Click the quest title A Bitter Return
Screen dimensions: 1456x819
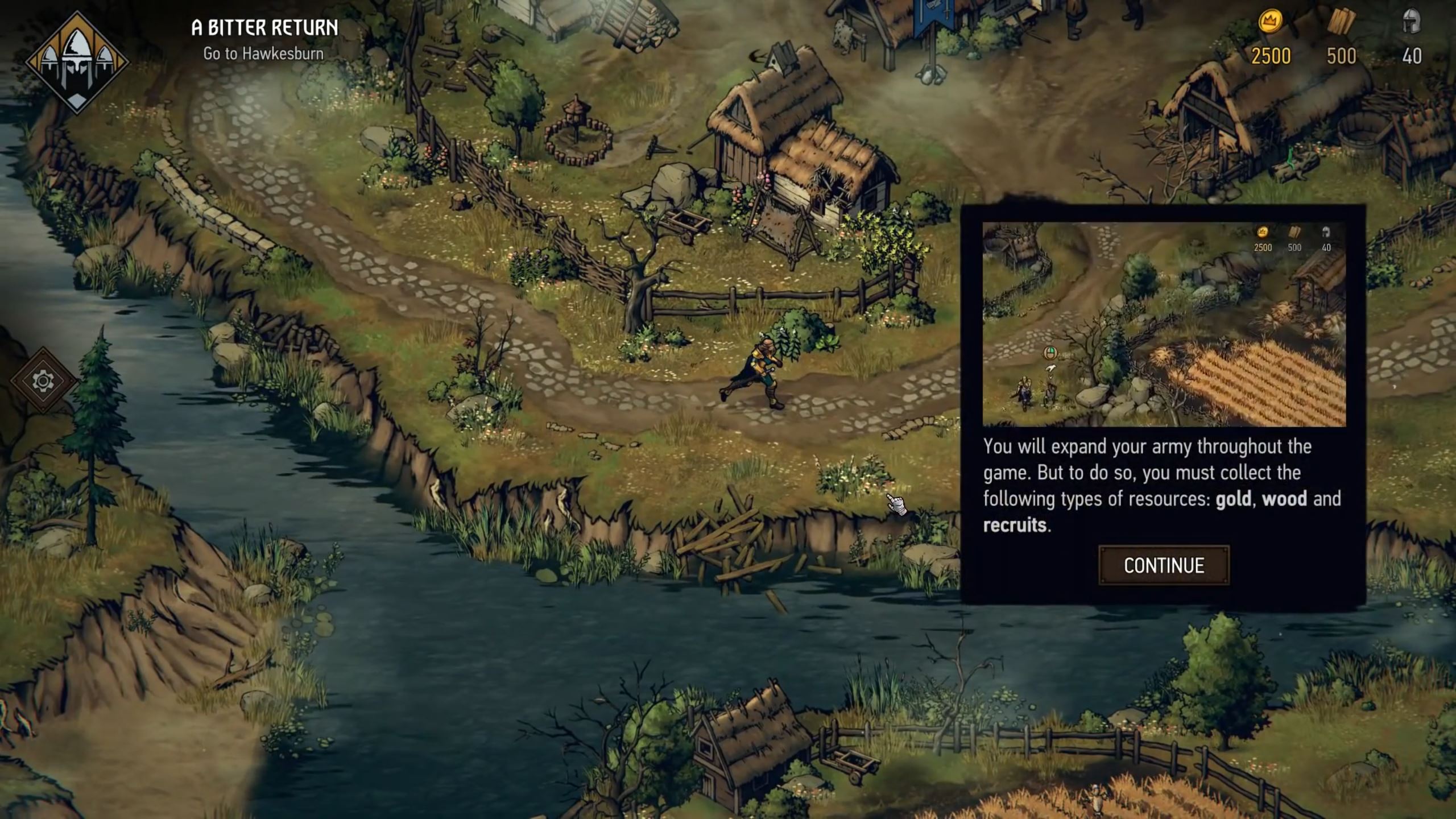point(264,28)
